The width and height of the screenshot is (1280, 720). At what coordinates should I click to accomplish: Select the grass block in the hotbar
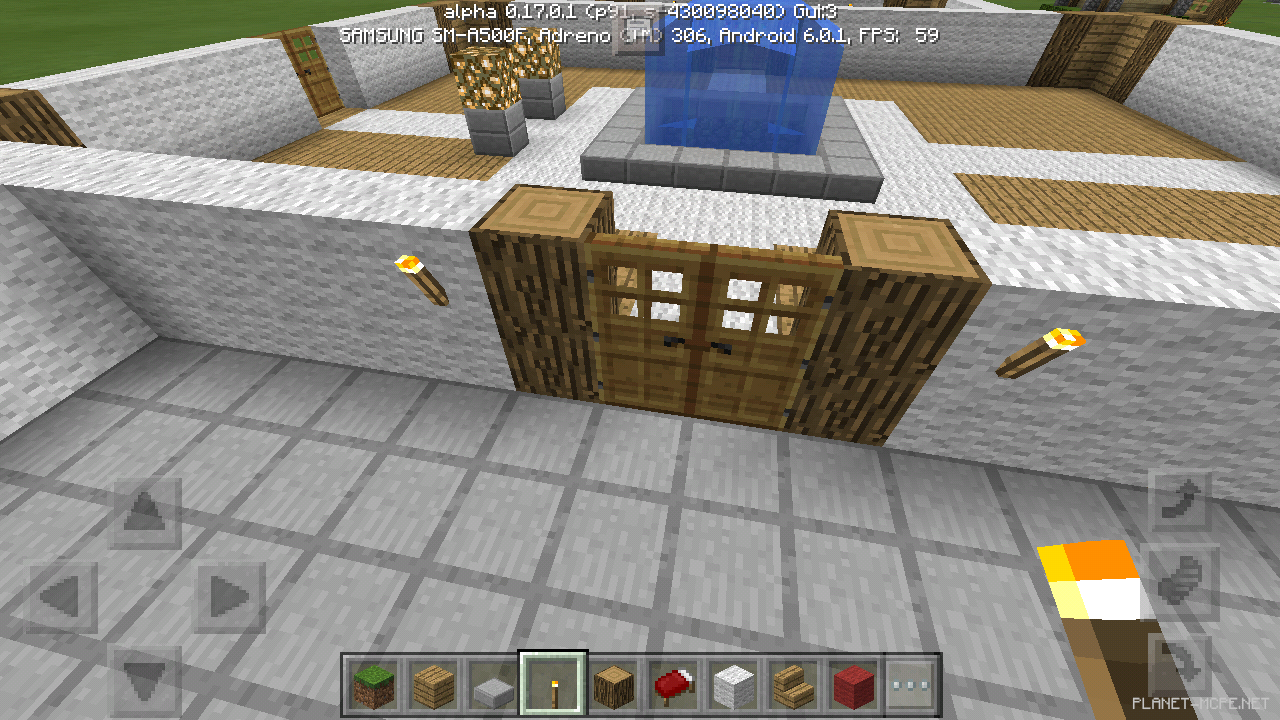(375, 687)
